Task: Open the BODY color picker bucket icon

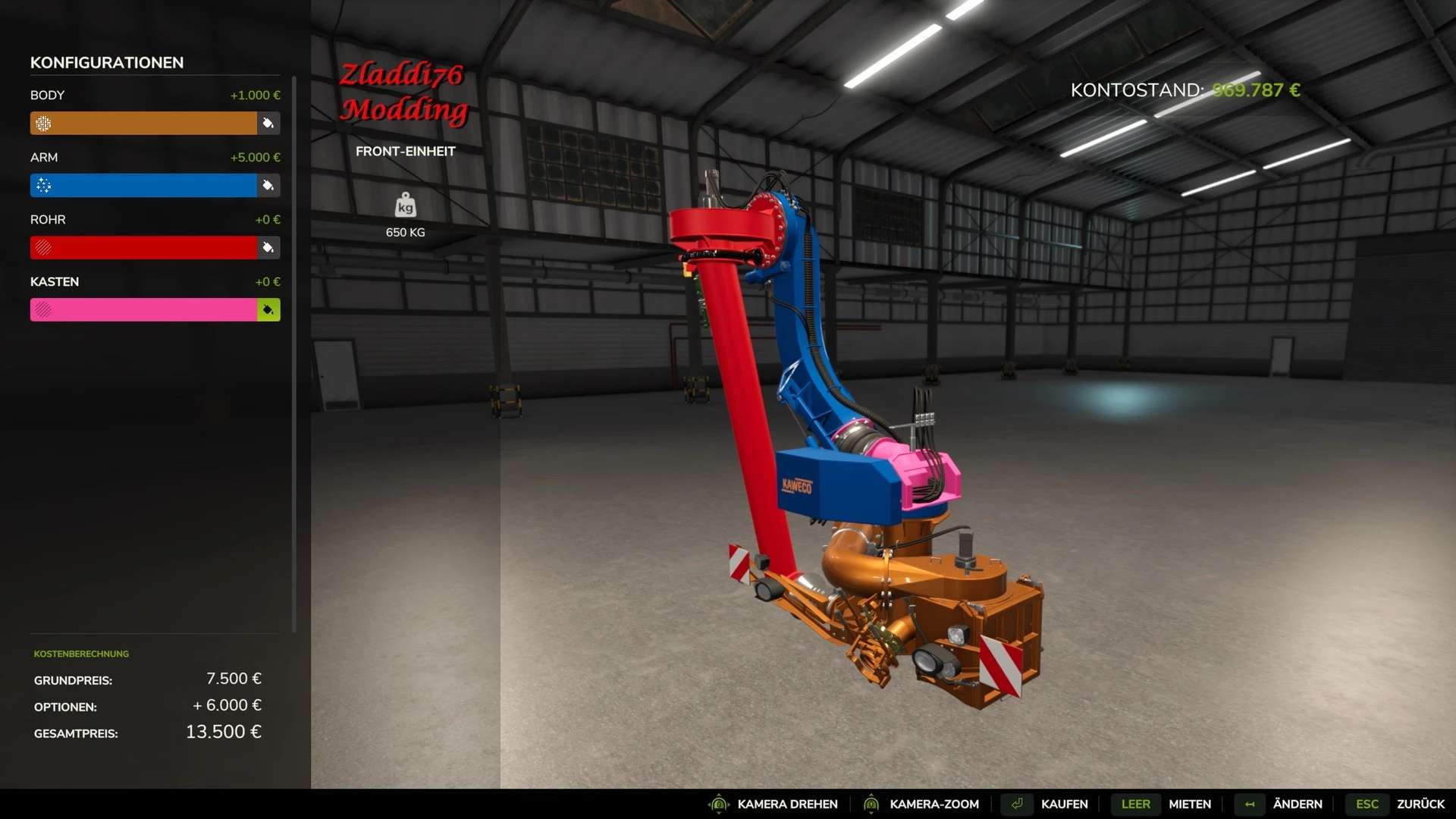Action: (x=268, y=123)
